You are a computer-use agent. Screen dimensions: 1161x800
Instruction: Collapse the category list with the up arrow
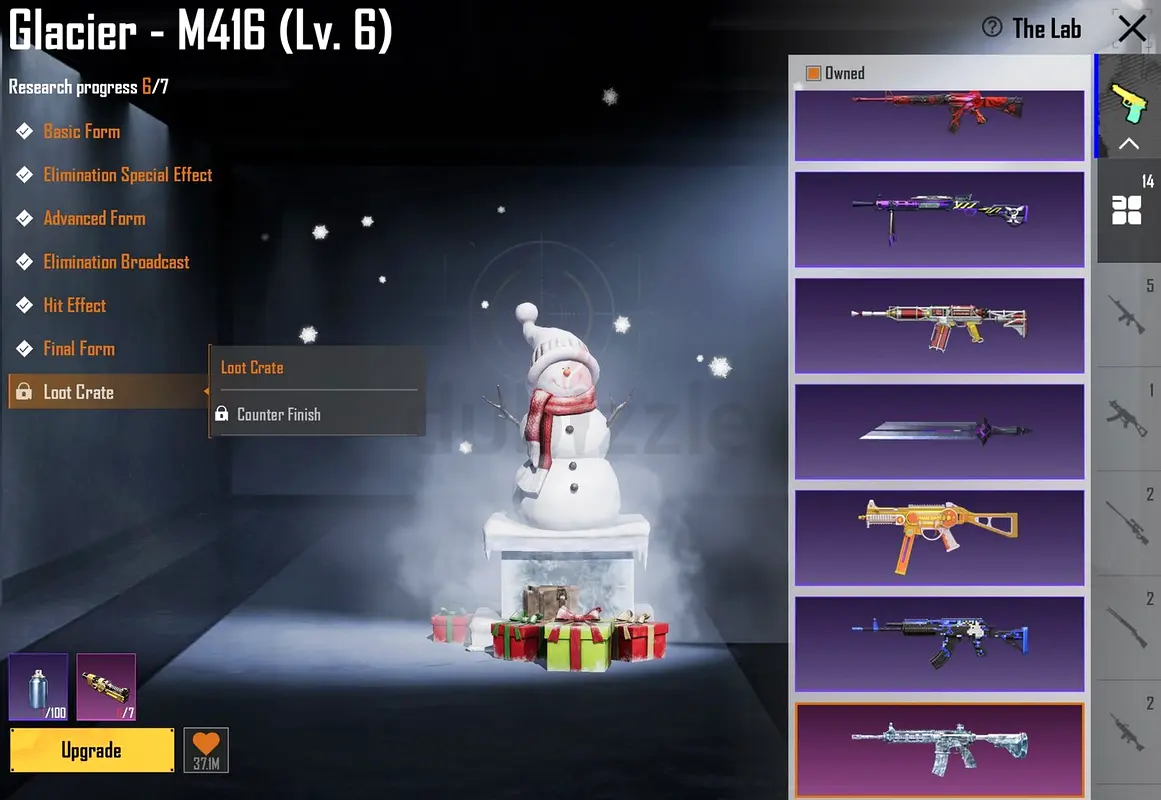point(1128,144)
